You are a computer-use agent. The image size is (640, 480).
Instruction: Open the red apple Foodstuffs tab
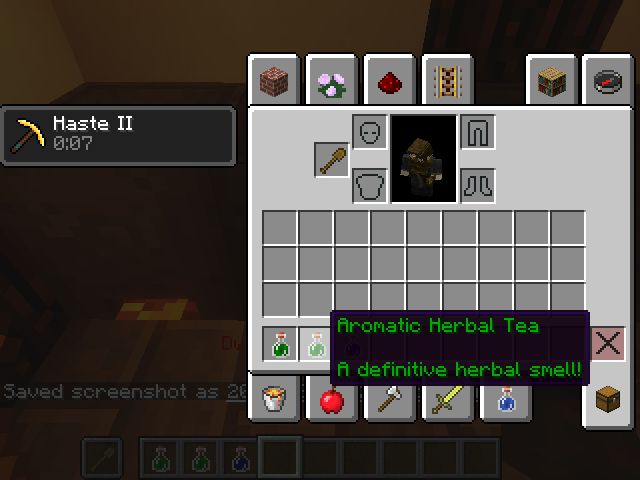click(x=330, y=400)
